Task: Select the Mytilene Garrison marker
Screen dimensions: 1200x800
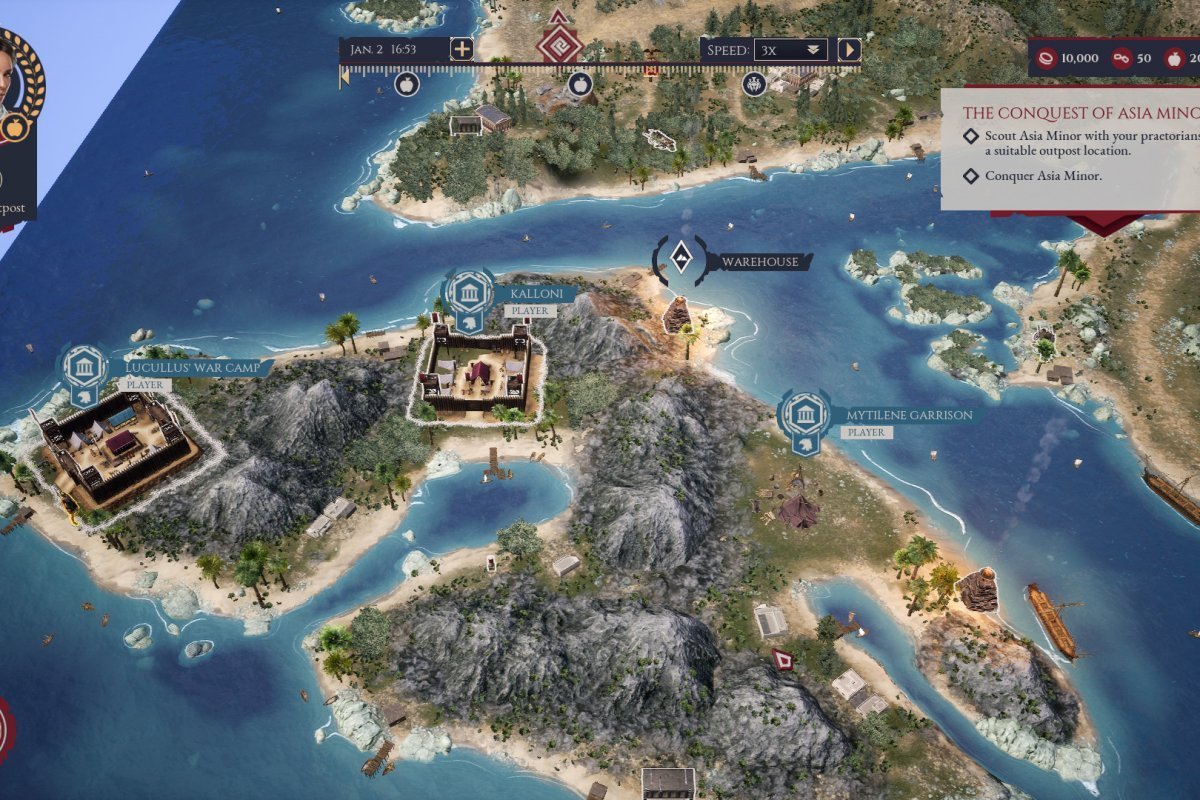Action: pos(804,416)
